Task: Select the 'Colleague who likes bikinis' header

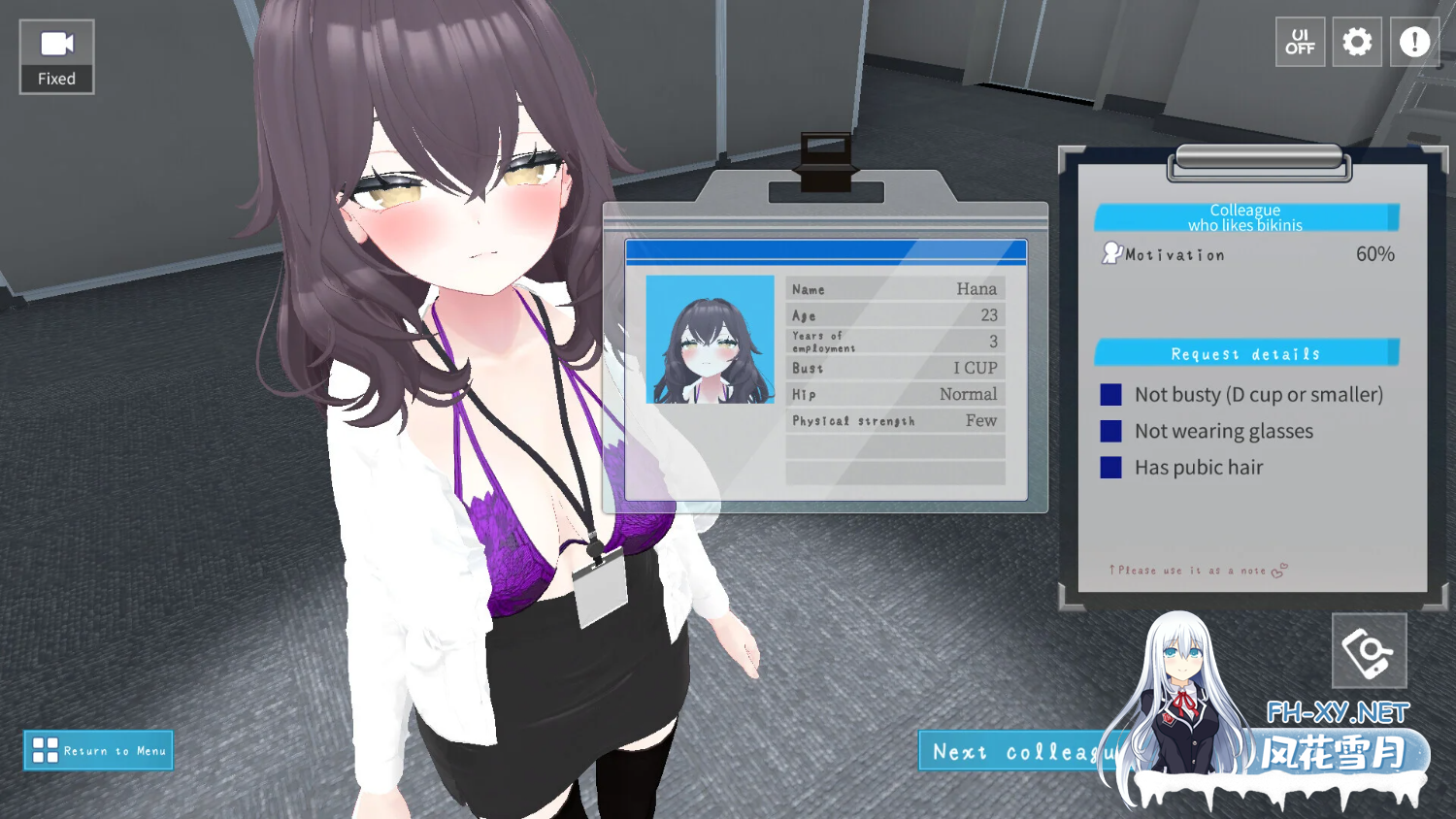Action: [x=1245, y=216]
